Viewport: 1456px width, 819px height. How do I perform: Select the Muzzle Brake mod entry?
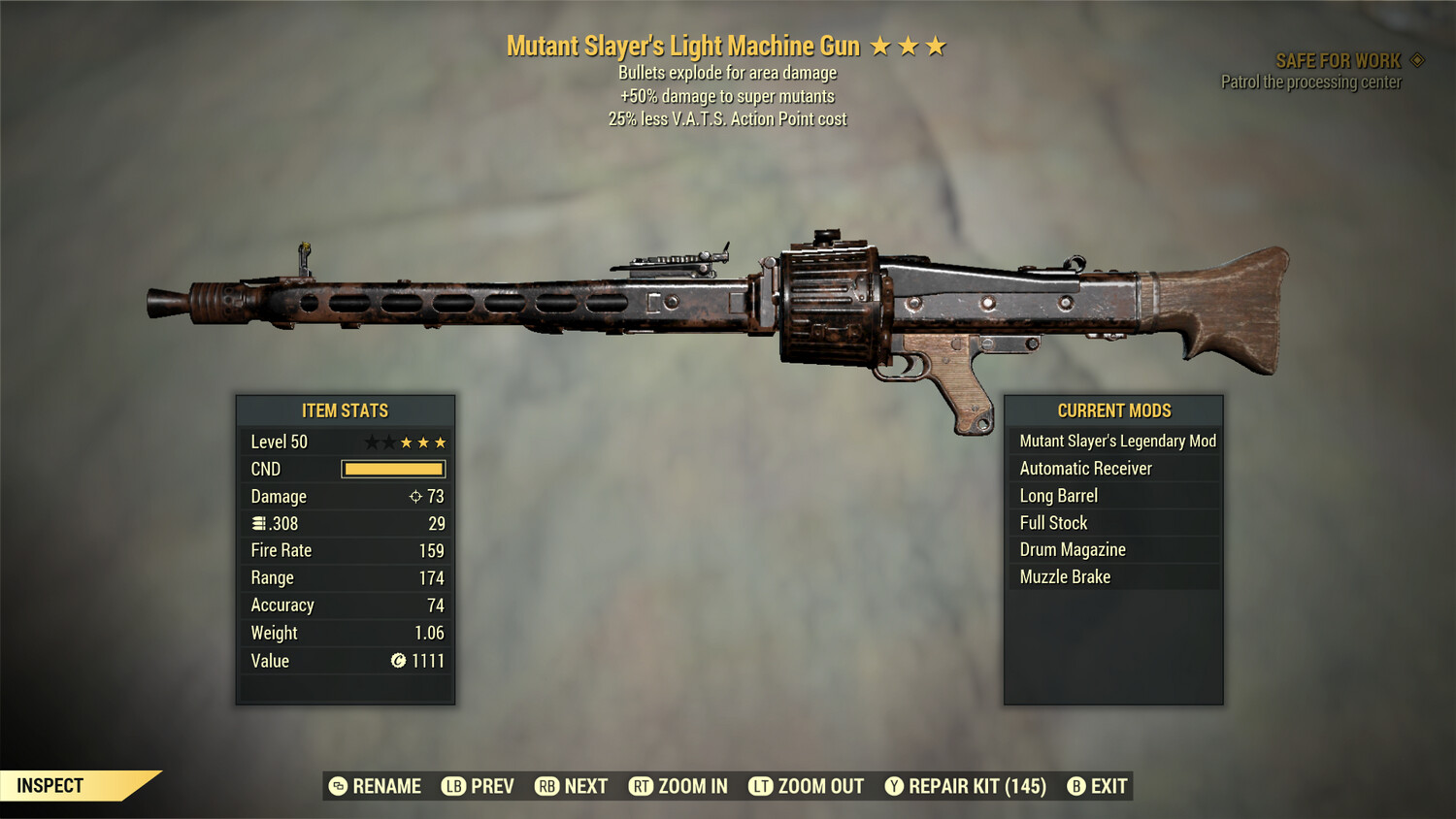pos(1064,576)
